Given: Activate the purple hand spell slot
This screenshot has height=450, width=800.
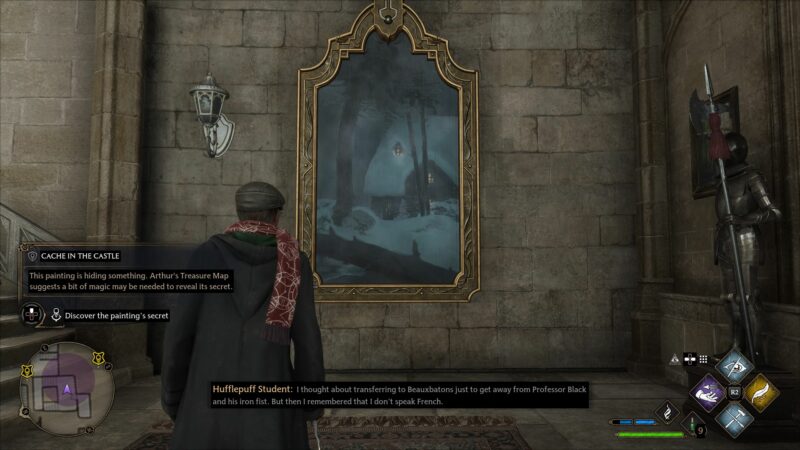Looking at the screenshot, I should (x=709, y=392).
